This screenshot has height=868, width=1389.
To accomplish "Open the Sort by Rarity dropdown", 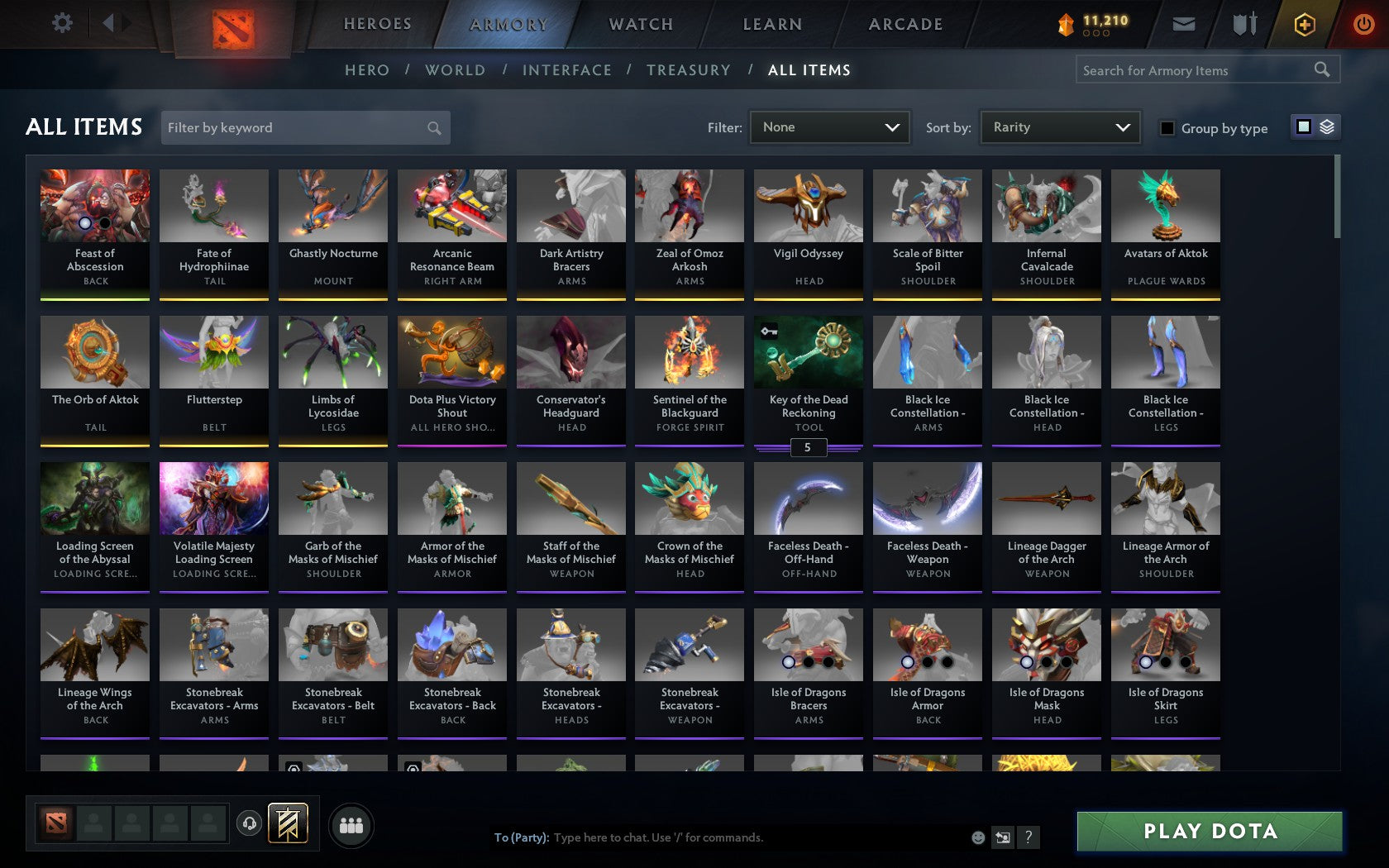I will pos(1059,127).
